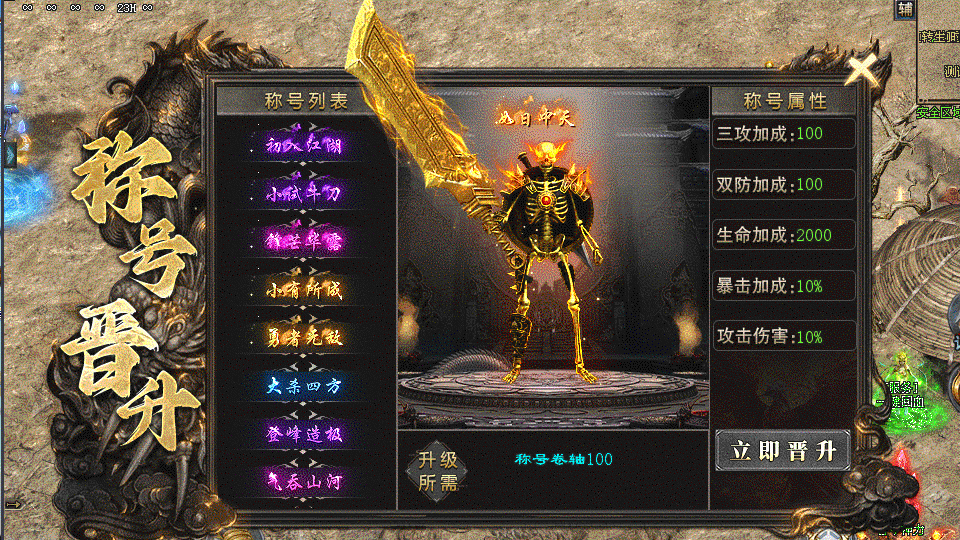
Task: Select the 勇者无敌 title
Action: pyautogui.click(x=304, y=337)
